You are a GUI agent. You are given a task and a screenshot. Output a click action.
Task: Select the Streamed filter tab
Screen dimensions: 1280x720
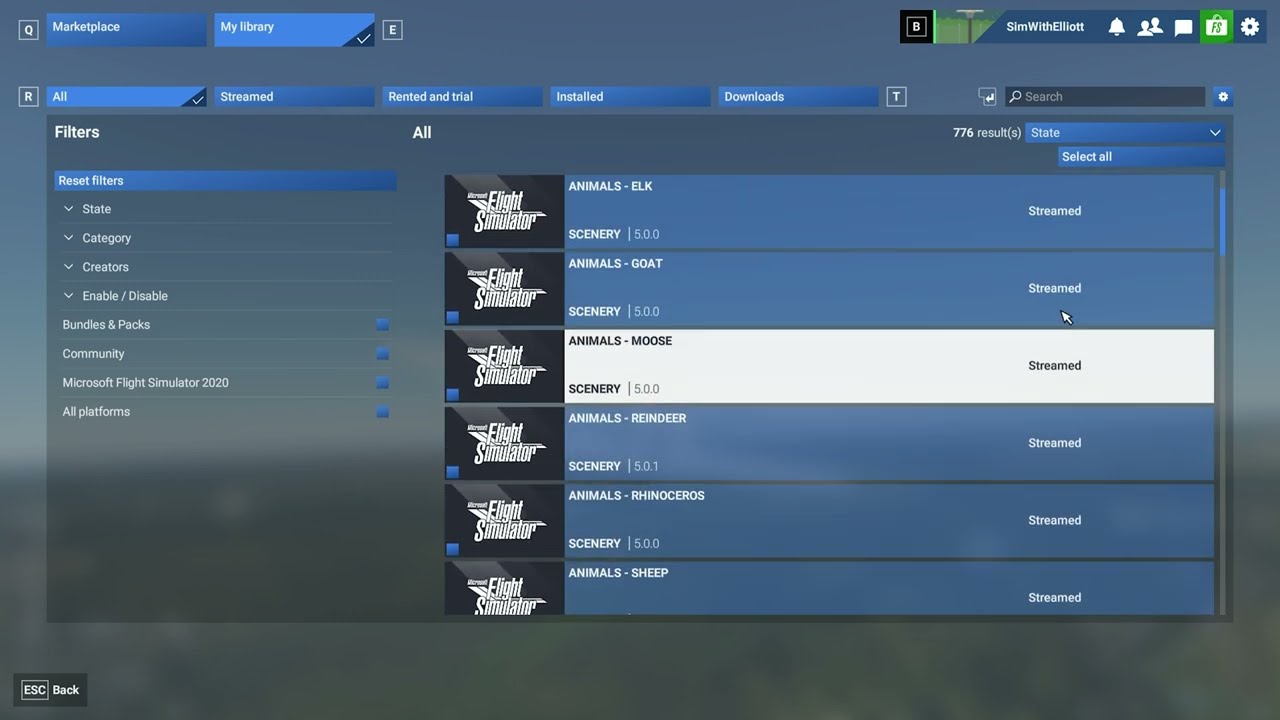tap(294, 97)
